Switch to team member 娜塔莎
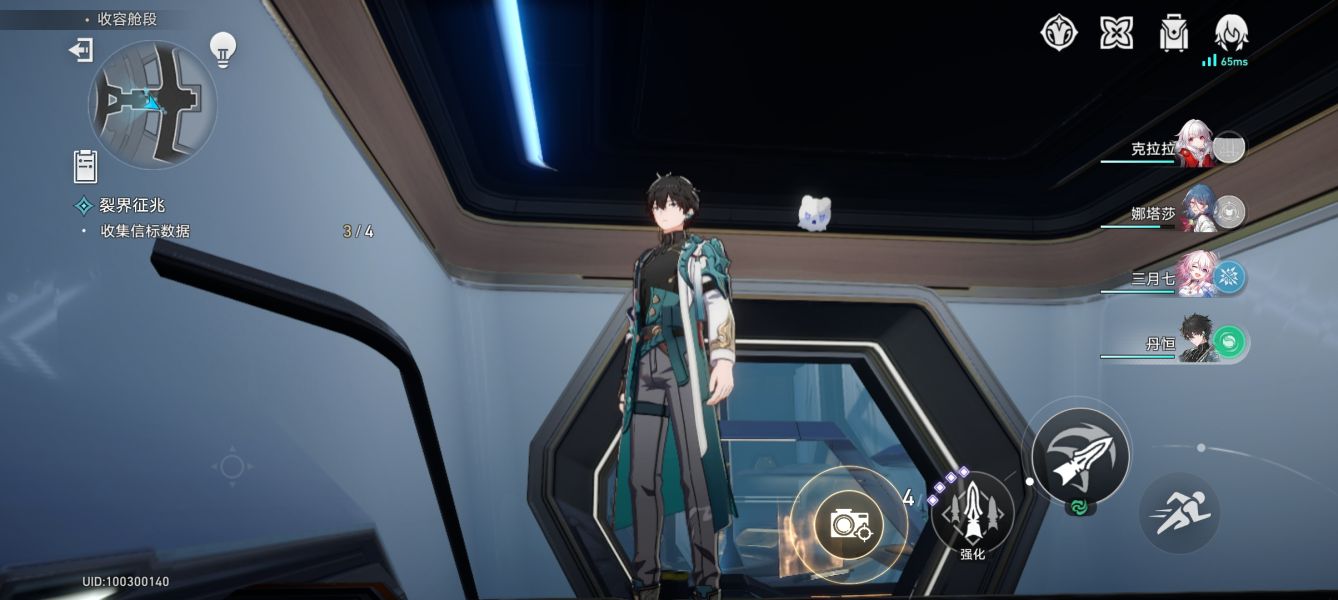Viewport: 1338px width, 600px height. click(1195, 211)
